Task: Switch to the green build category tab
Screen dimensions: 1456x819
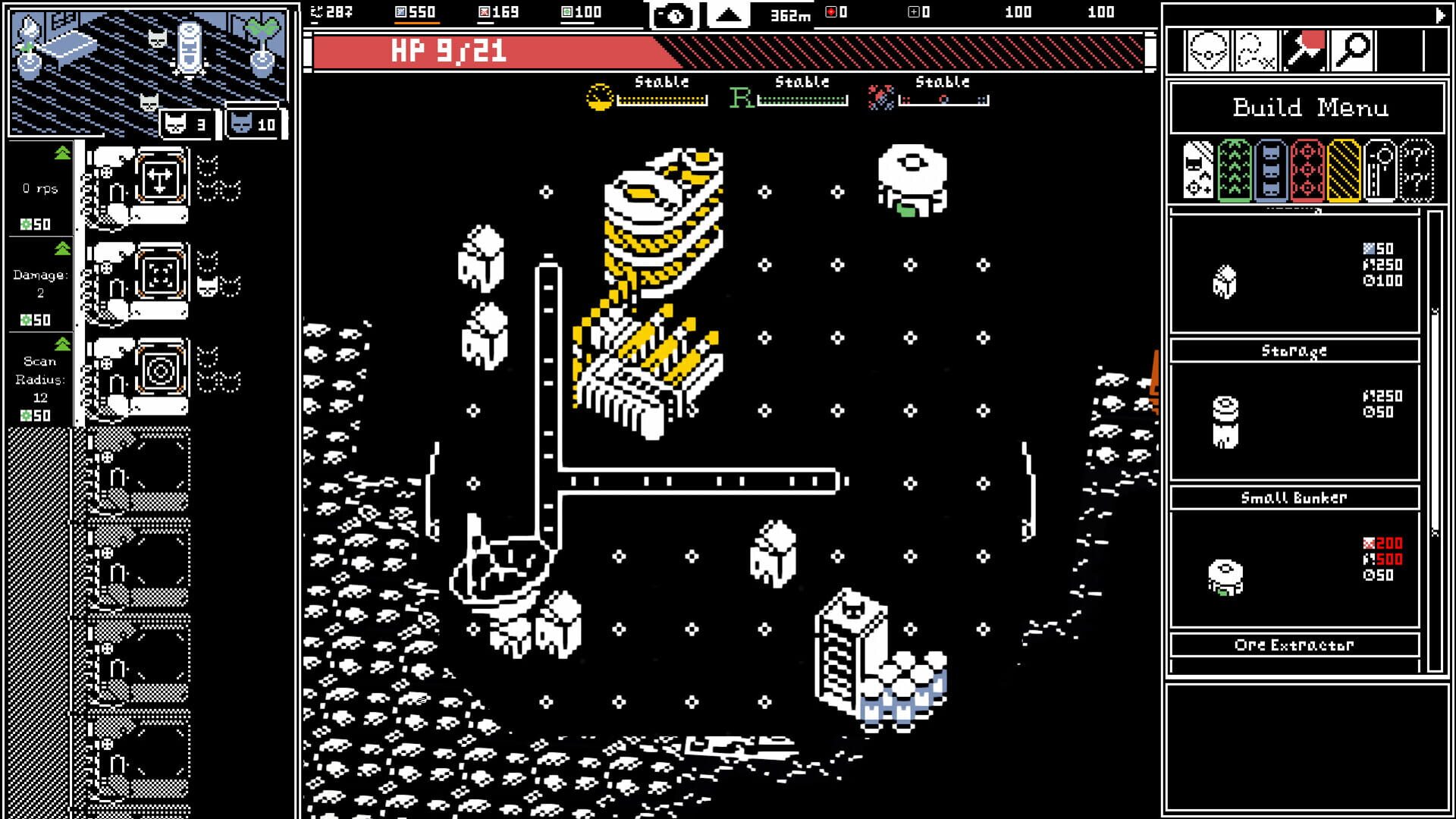Action: (1235, 173)
